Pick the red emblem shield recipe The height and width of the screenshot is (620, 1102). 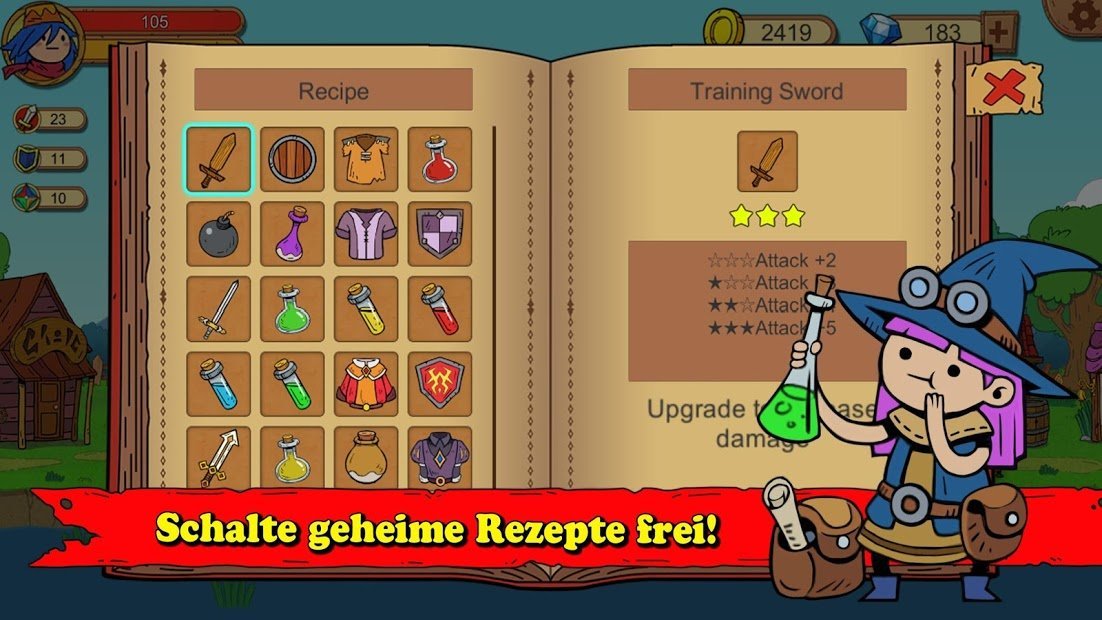coord(440,384)
